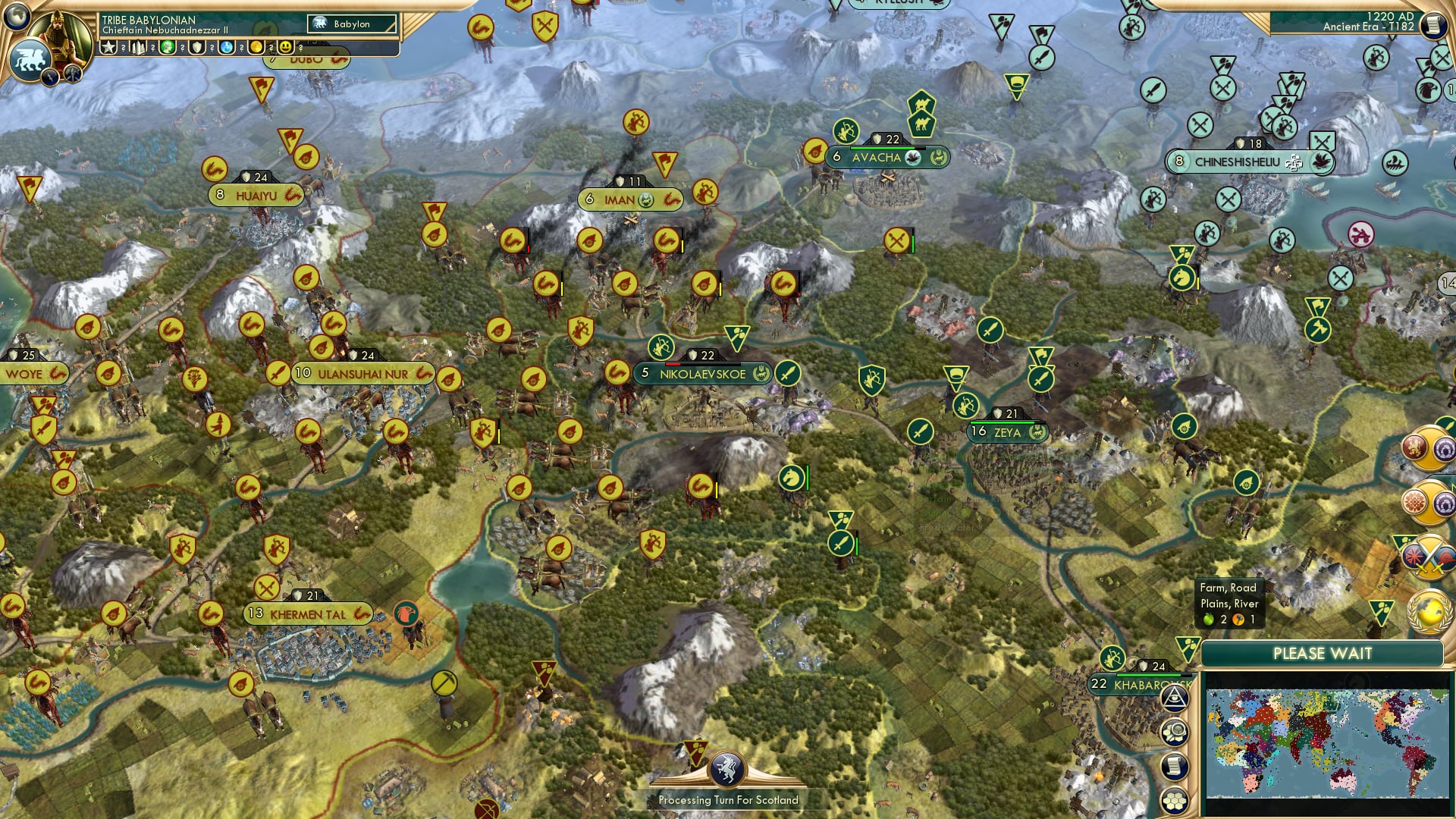This screenshot has height=819, width=1456.
Task: Show the star score indicator
Action: click(x=109, y=48)
